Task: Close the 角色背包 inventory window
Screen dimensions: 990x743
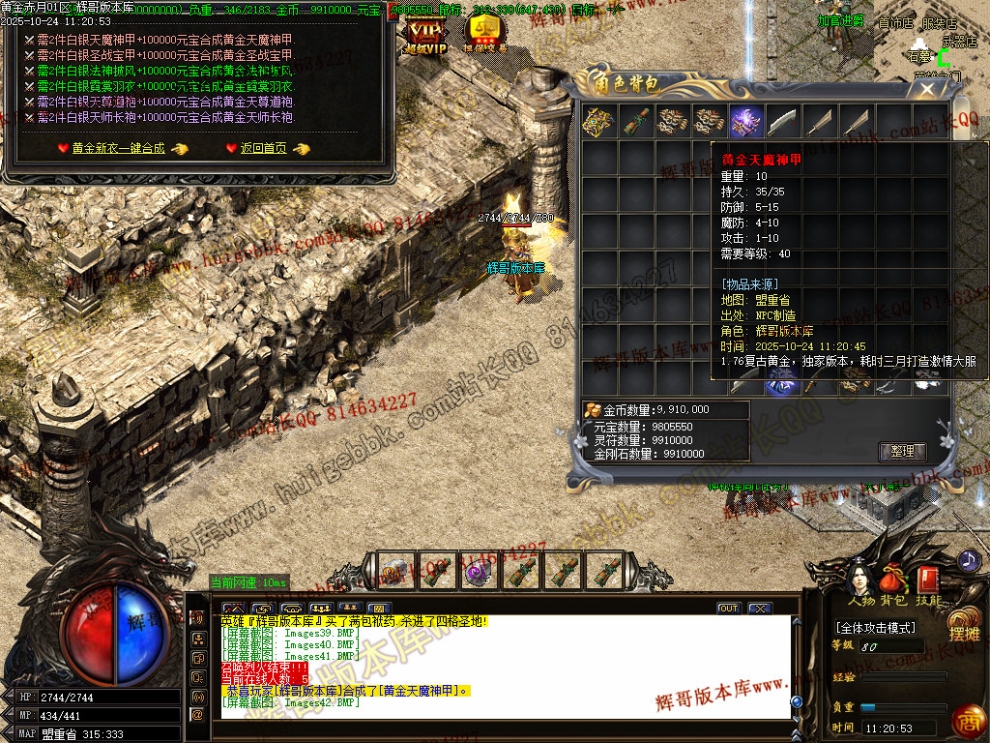Action: [x=927, y=89]
